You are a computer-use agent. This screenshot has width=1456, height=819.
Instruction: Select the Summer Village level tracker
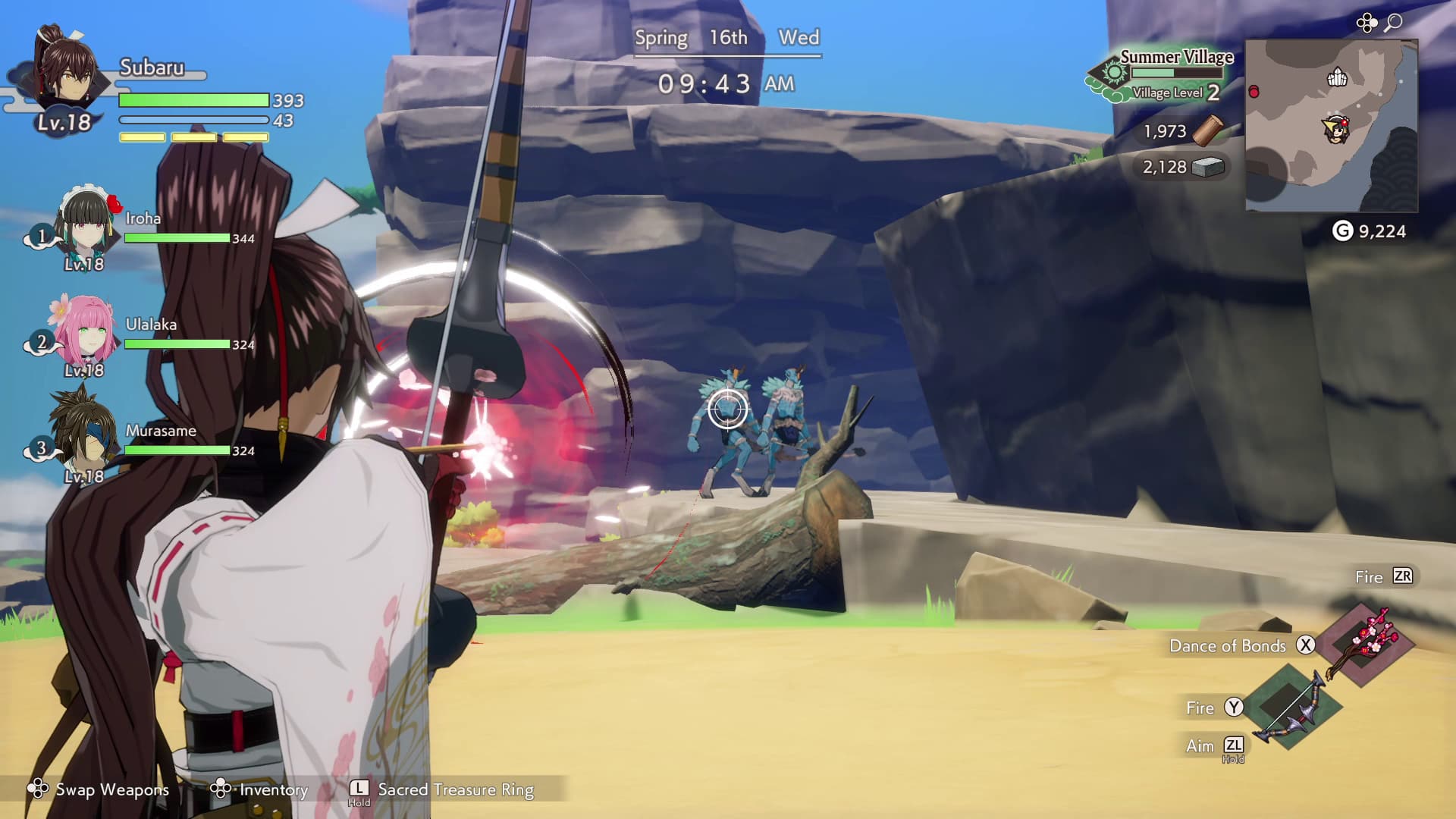click(1160, 76)
